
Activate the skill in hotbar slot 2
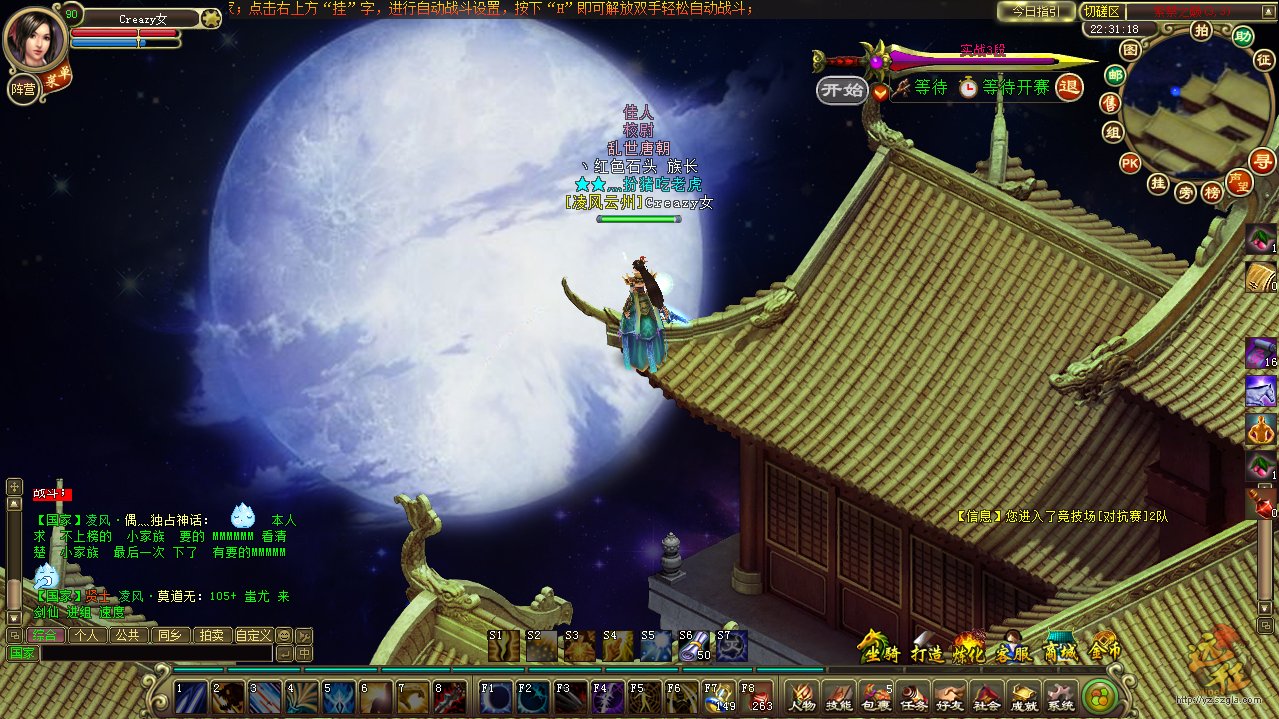(228, 697)
